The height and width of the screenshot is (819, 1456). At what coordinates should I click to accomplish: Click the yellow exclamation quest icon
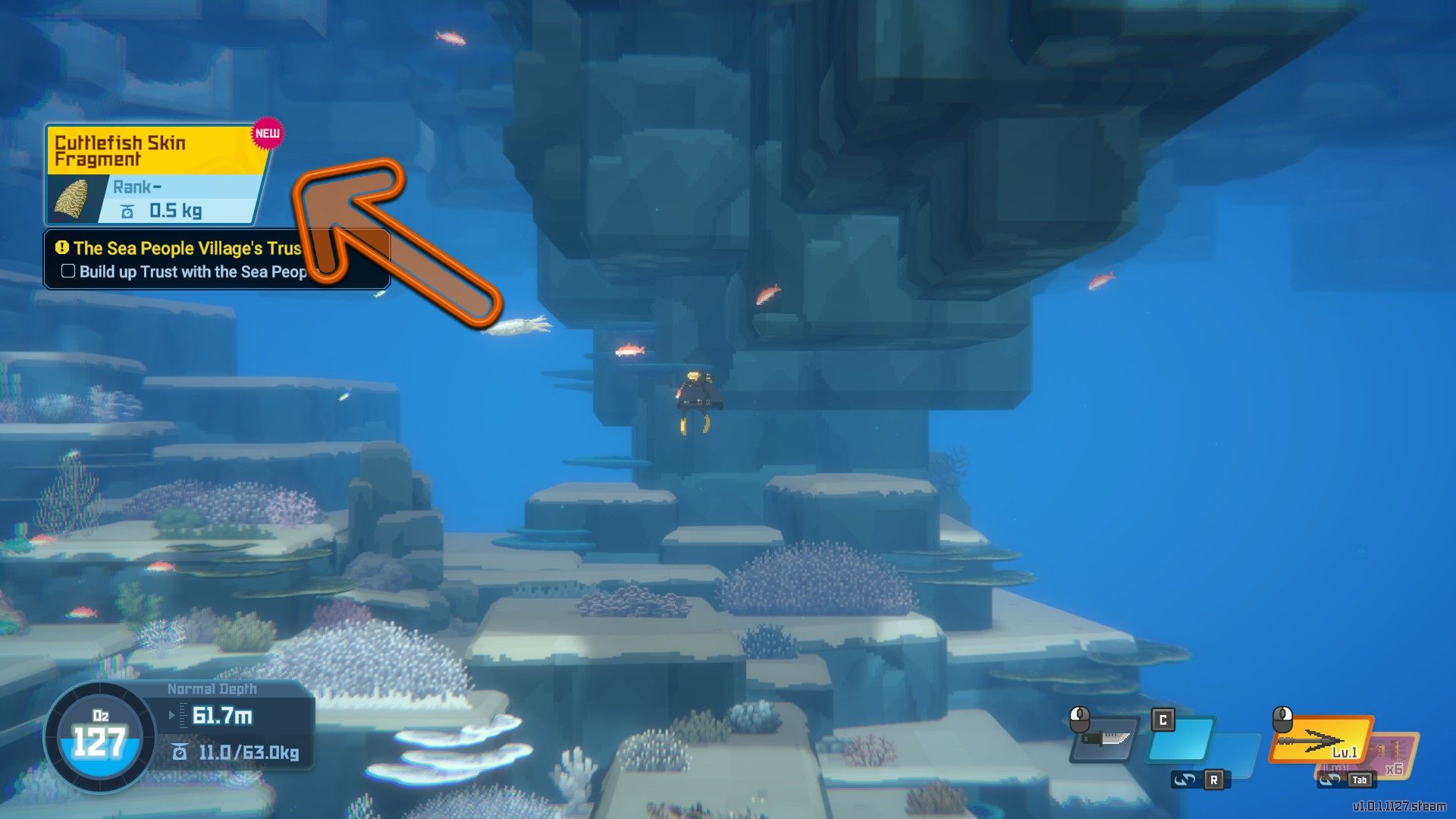coord(64,248)
